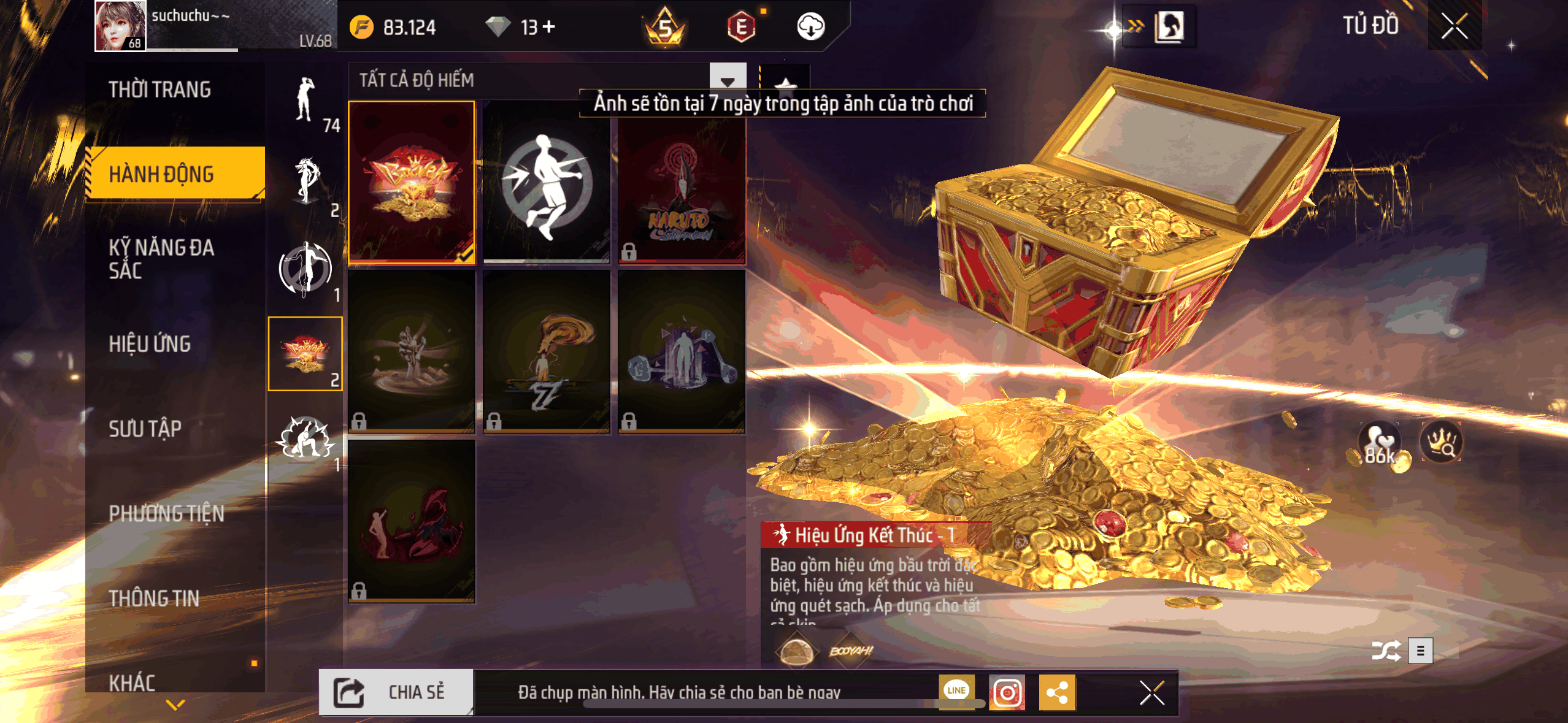The image size is (1568, 723).
Task: Go to Phương Tiện category
Action: tap(166, 513)
